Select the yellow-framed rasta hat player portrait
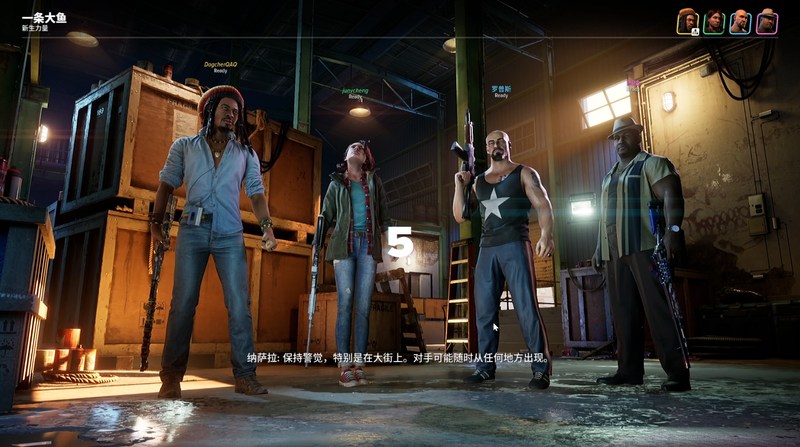The height and width of the screenshot is (447, 800). 687,21
